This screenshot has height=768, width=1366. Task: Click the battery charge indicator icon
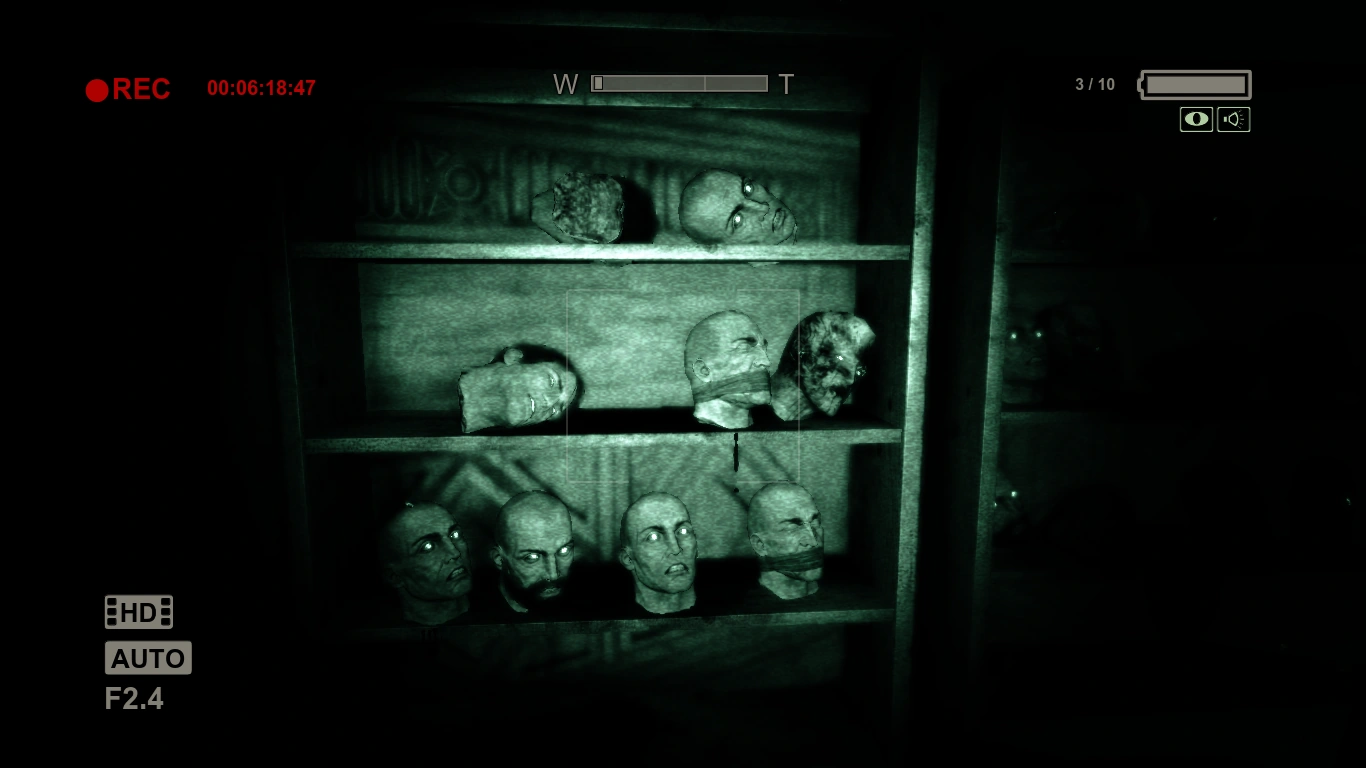pyautogui.click(x=1193, y=84)
